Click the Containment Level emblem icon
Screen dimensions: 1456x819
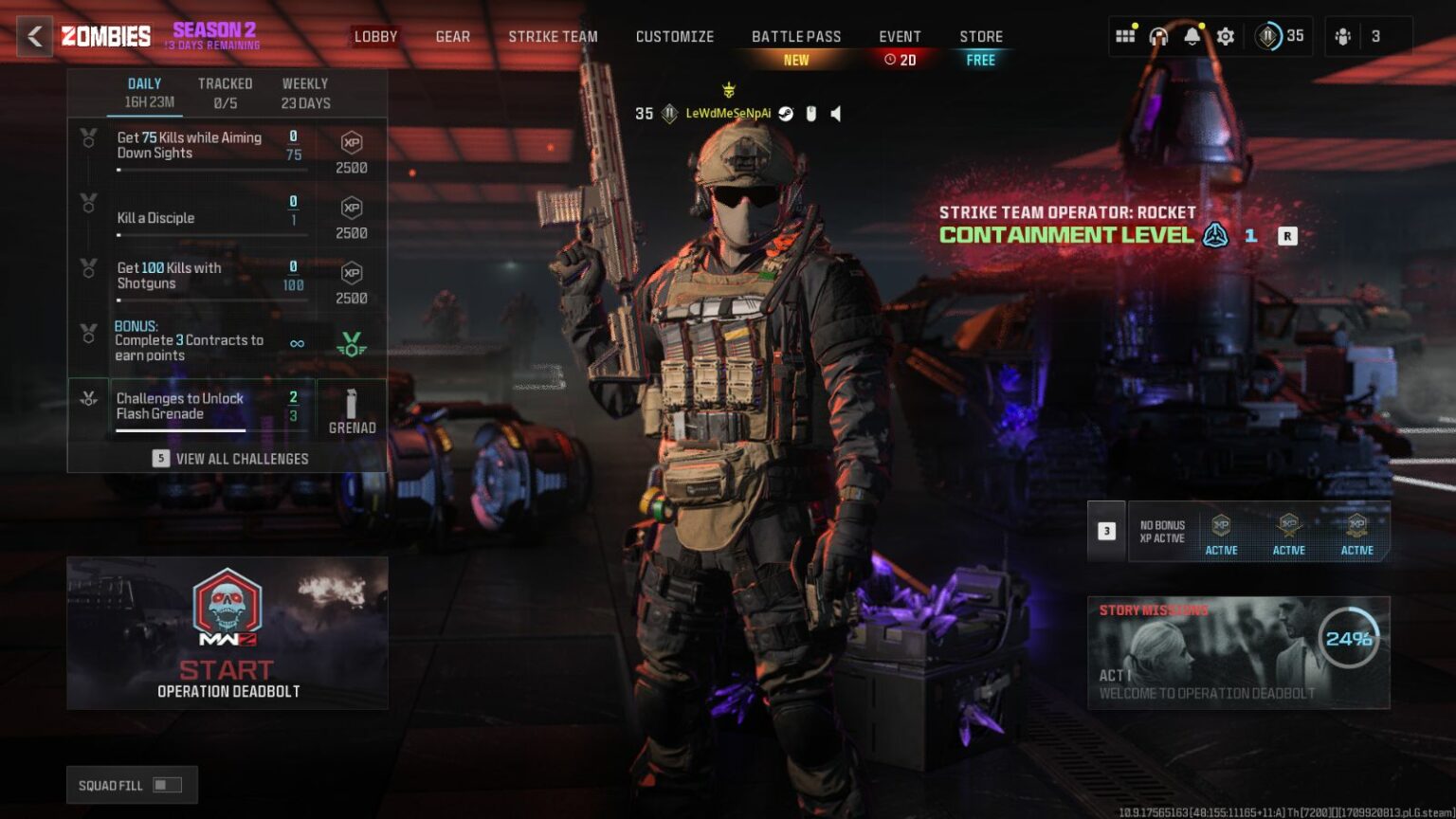pyautogui.click(x=1214, y=236)
